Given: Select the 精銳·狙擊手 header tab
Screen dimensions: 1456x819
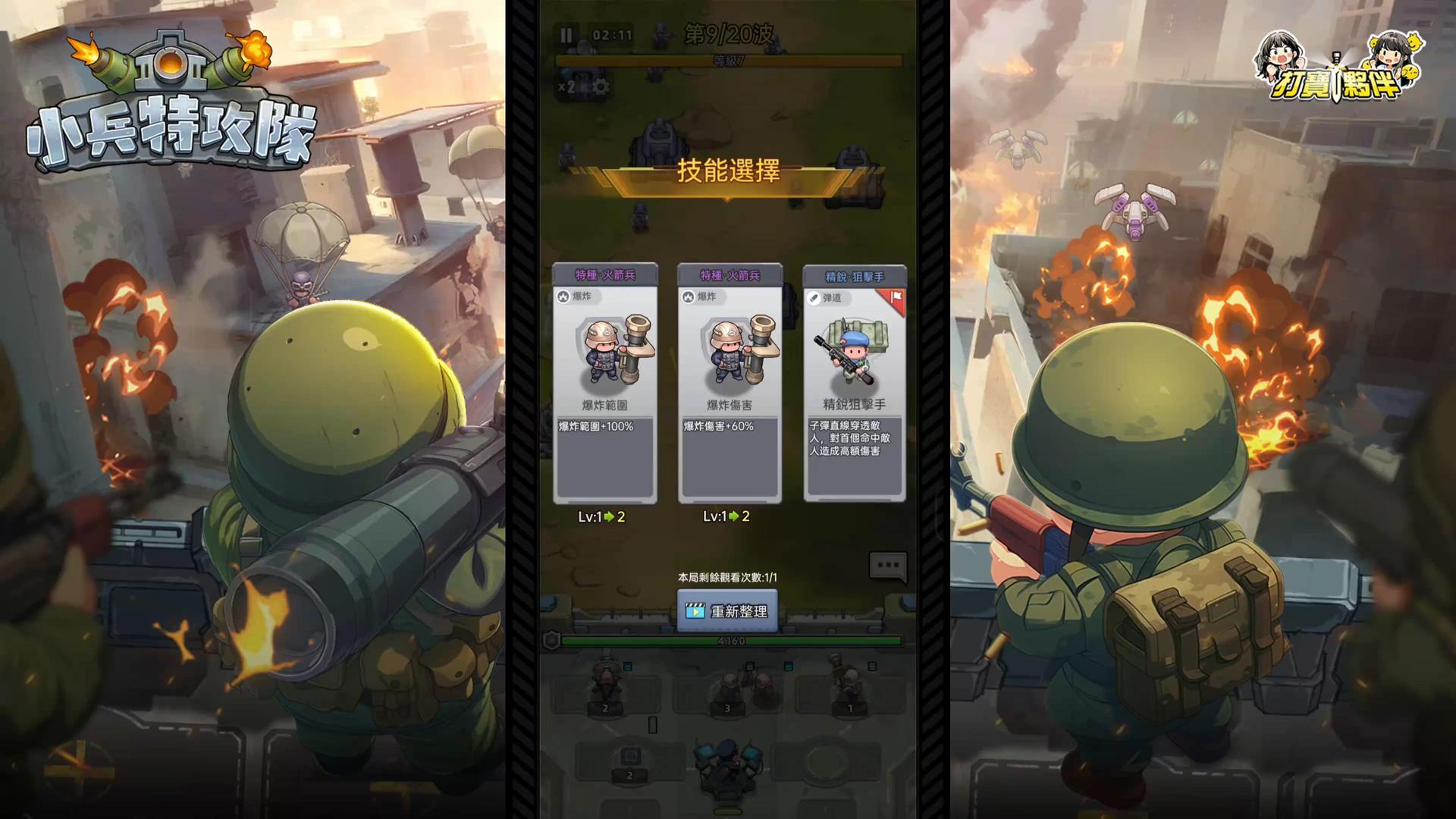Looking at the screenshot, I should point(855,275).
